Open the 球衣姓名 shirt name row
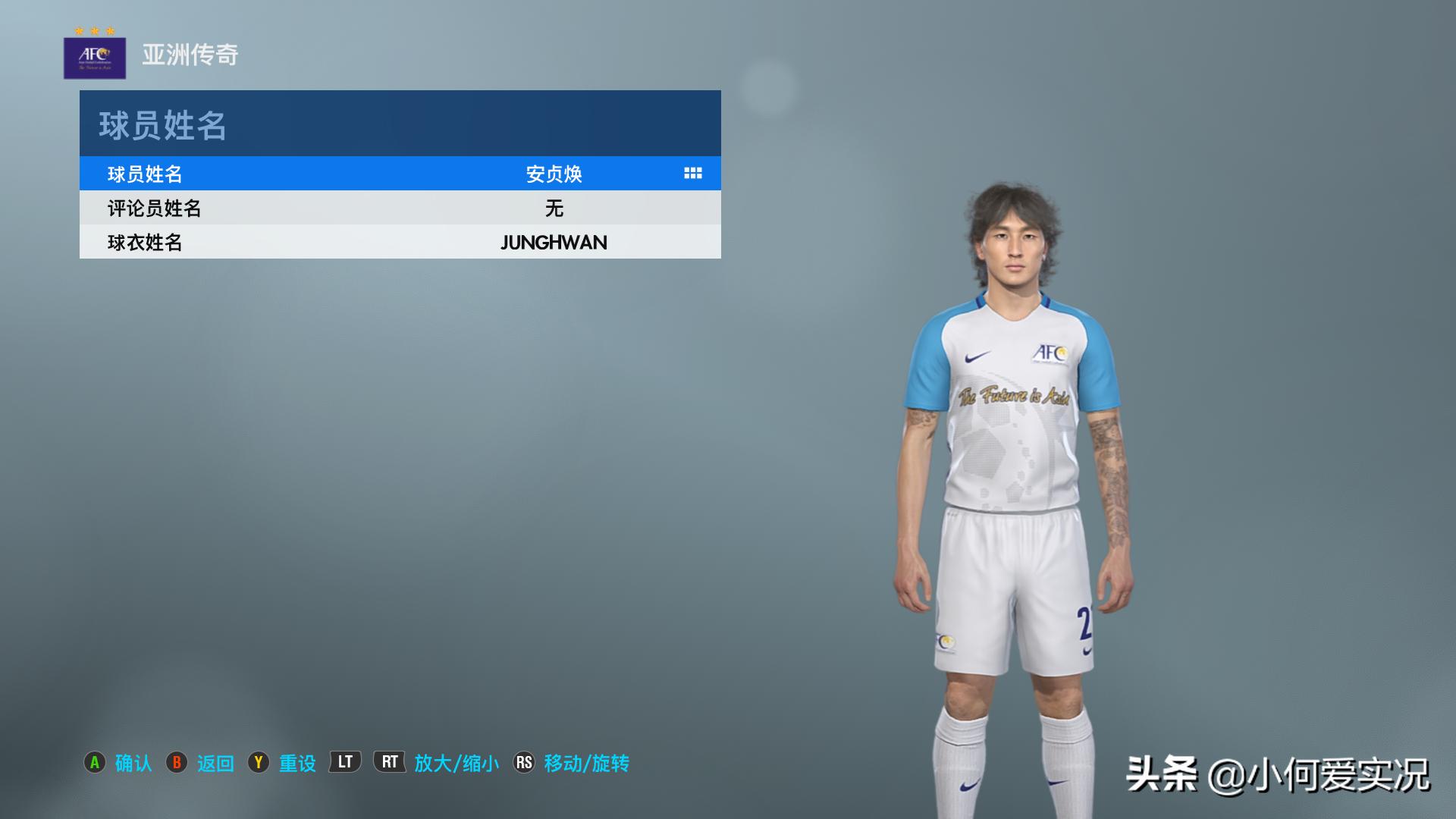 pyautogui.click(x=400, y=242)
